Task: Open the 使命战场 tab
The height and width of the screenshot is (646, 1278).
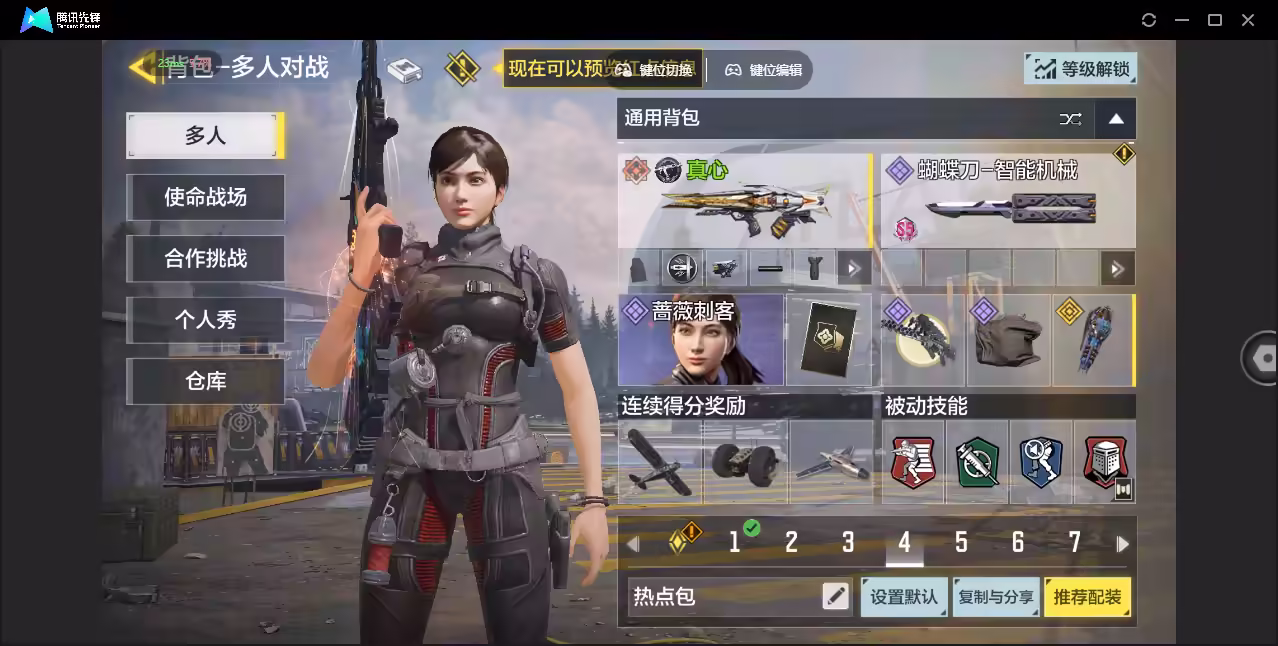Action: [x=205, y=197]
